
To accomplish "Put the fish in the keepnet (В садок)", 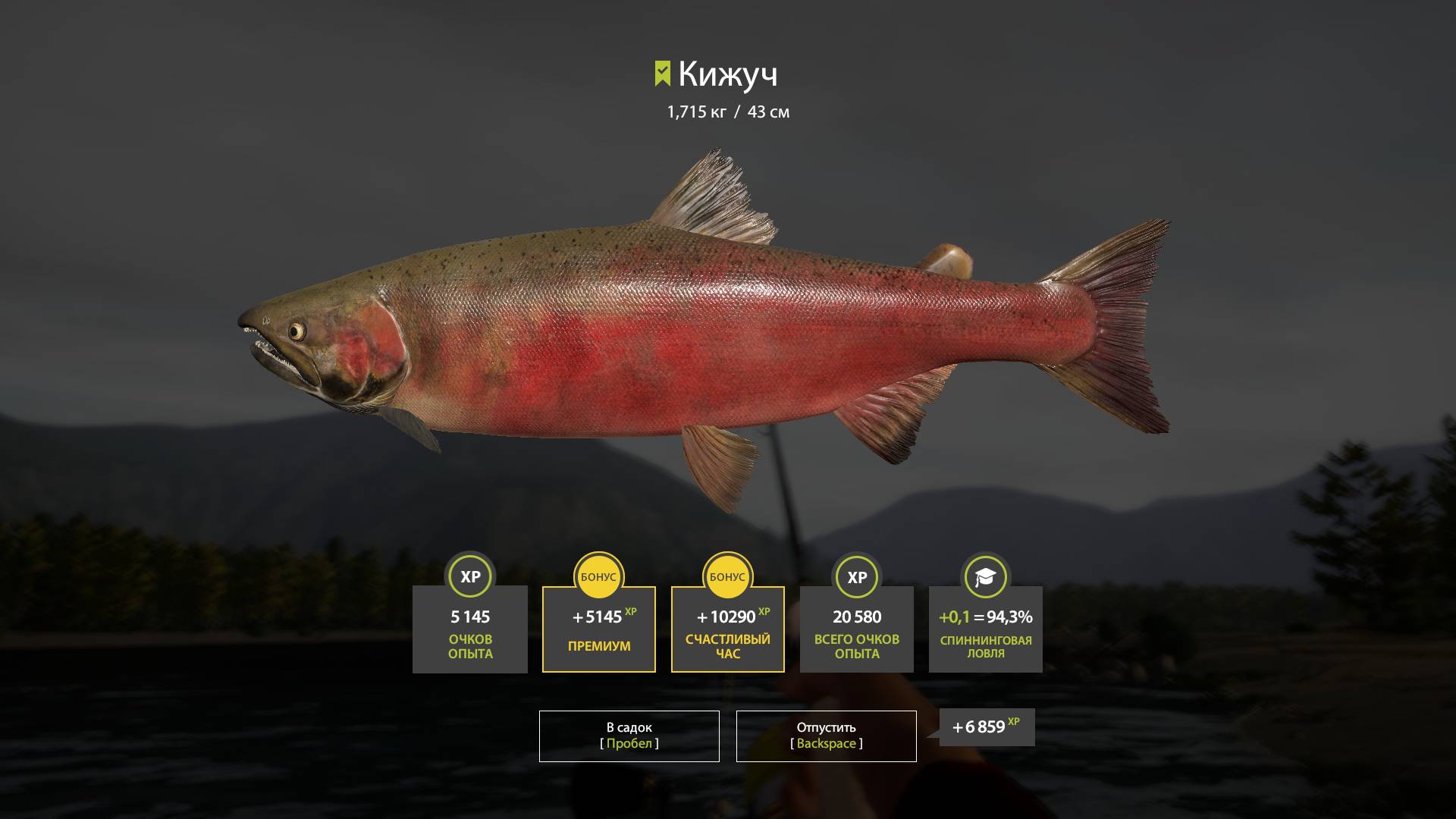I will tap(629, 736).
